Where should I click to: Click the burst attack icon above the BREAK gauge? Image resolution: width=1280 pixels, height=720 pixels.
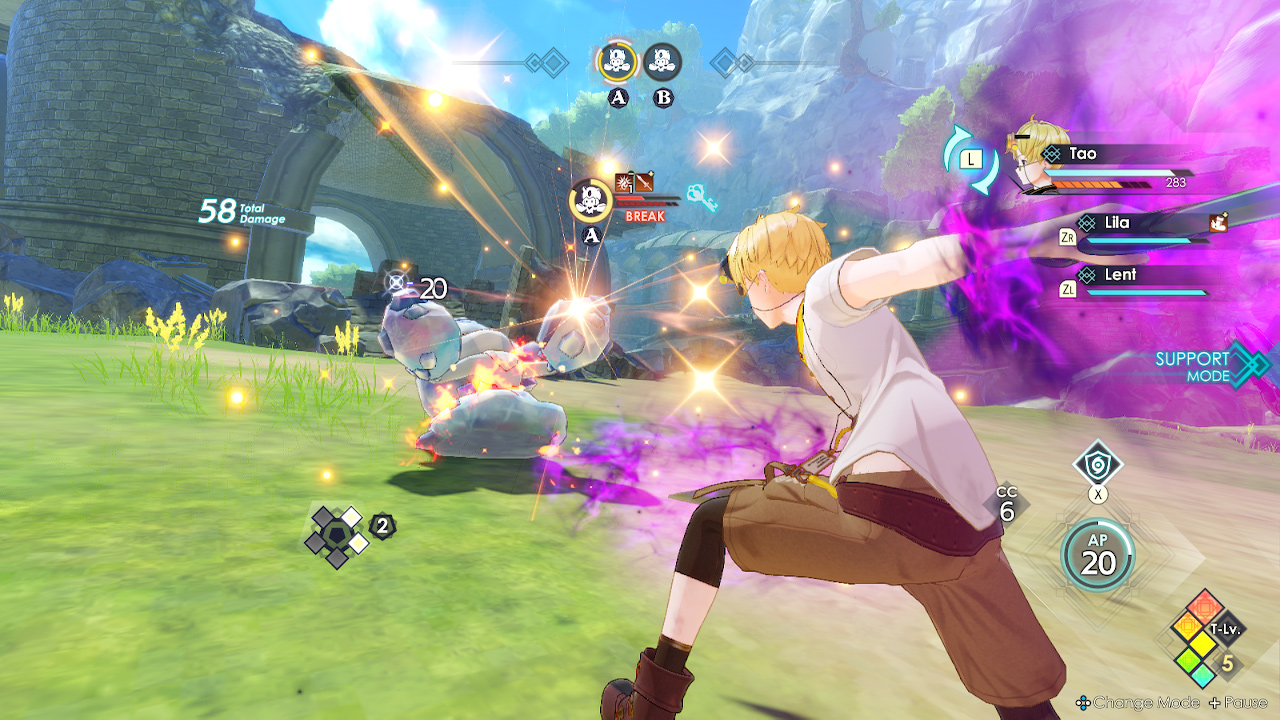point(622,180)
